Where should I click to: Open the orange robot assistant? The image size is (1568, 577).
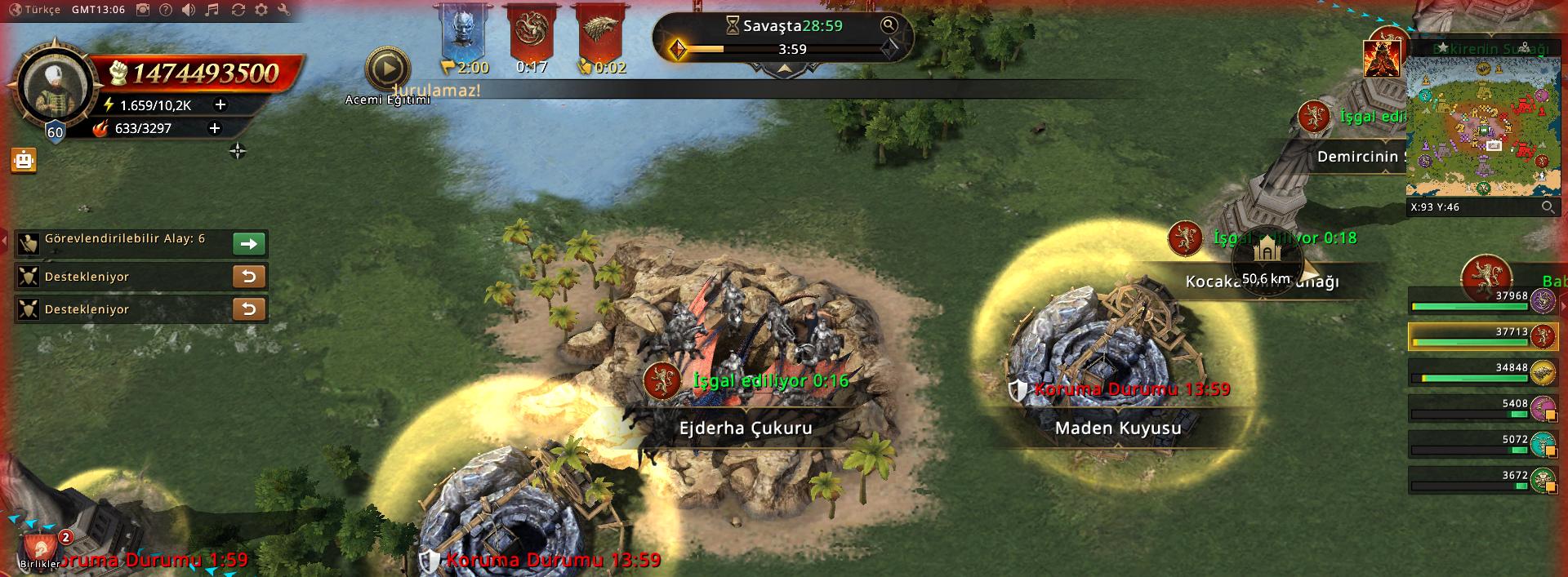click(x=24, y=161)
